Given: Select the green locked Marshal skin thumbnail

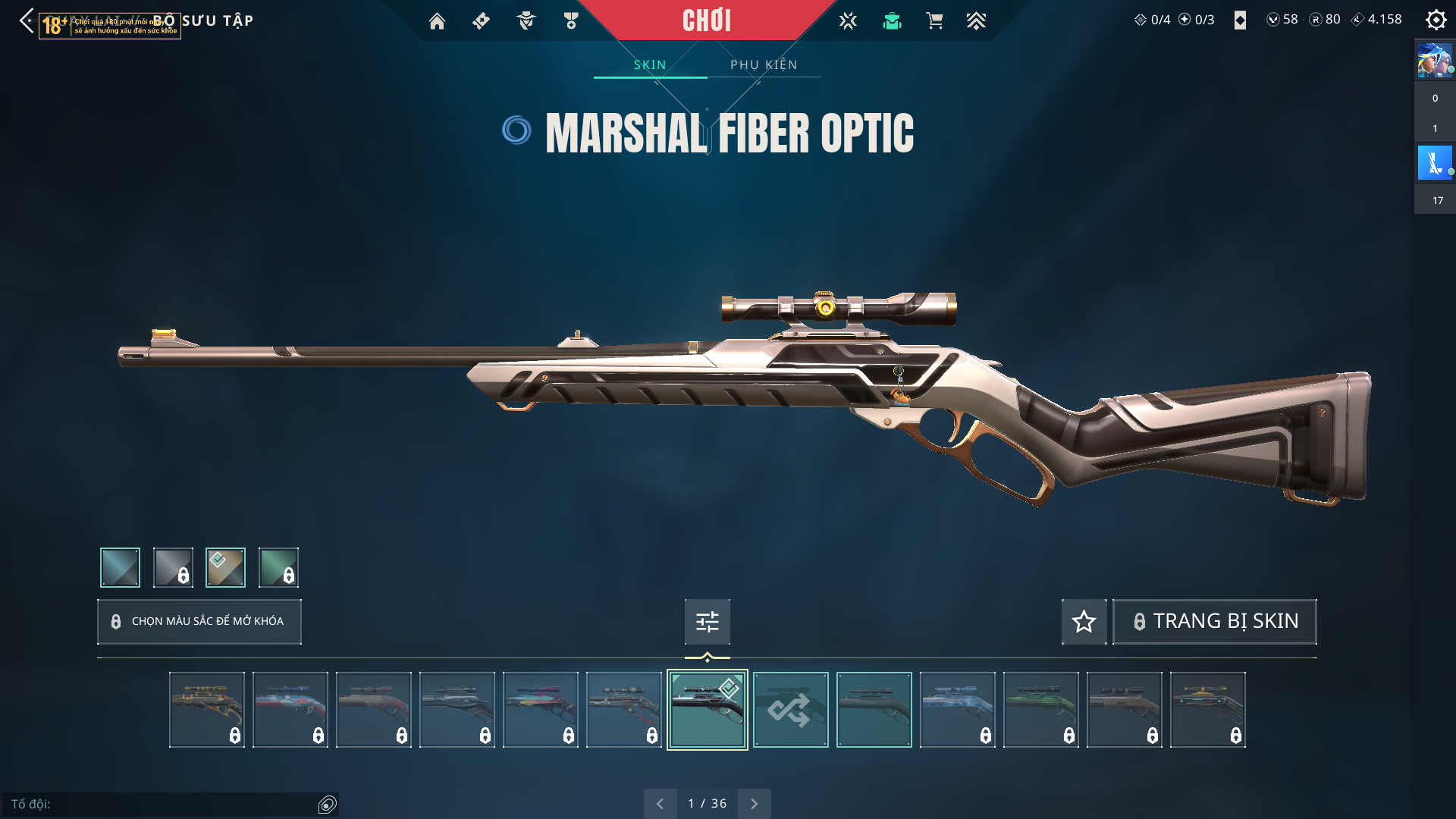Looking at the screenshot, I should 1040,710.
